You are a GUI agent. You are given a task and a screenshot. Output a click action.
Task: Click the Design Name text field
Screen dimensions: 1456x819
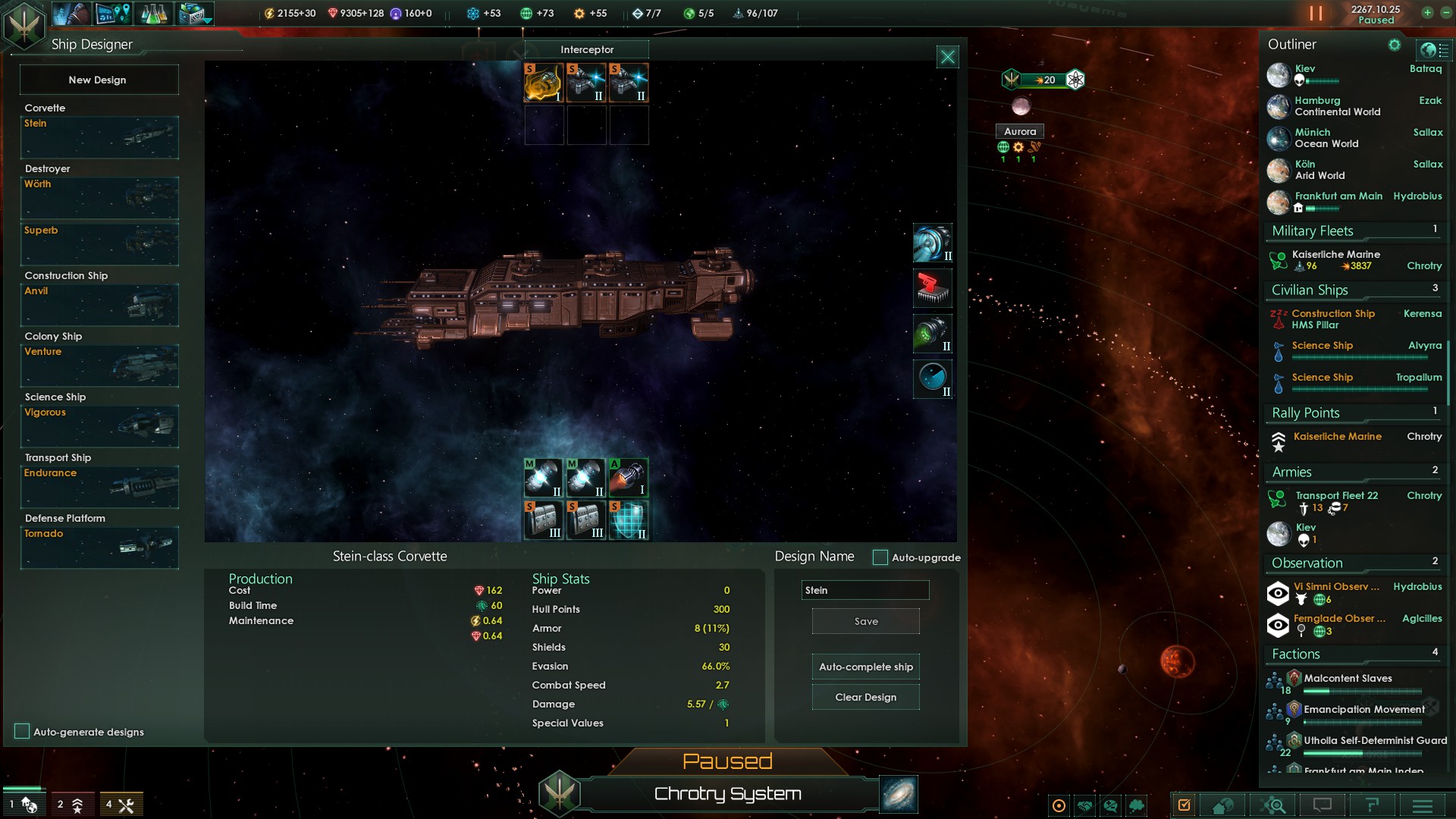[x=864, y=590]
